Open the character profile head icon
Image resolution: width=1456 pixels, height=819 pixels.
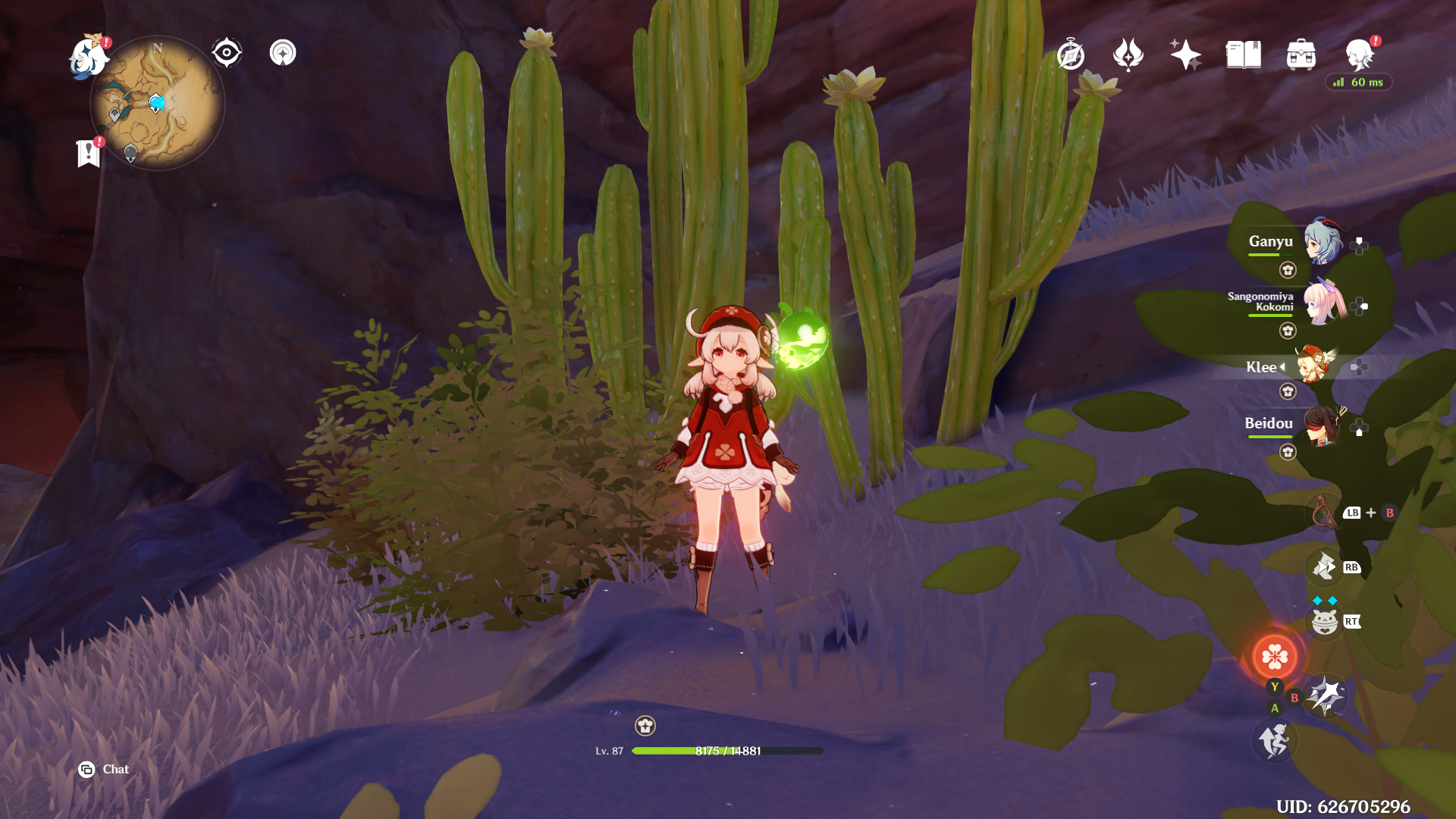point(1358,55)
